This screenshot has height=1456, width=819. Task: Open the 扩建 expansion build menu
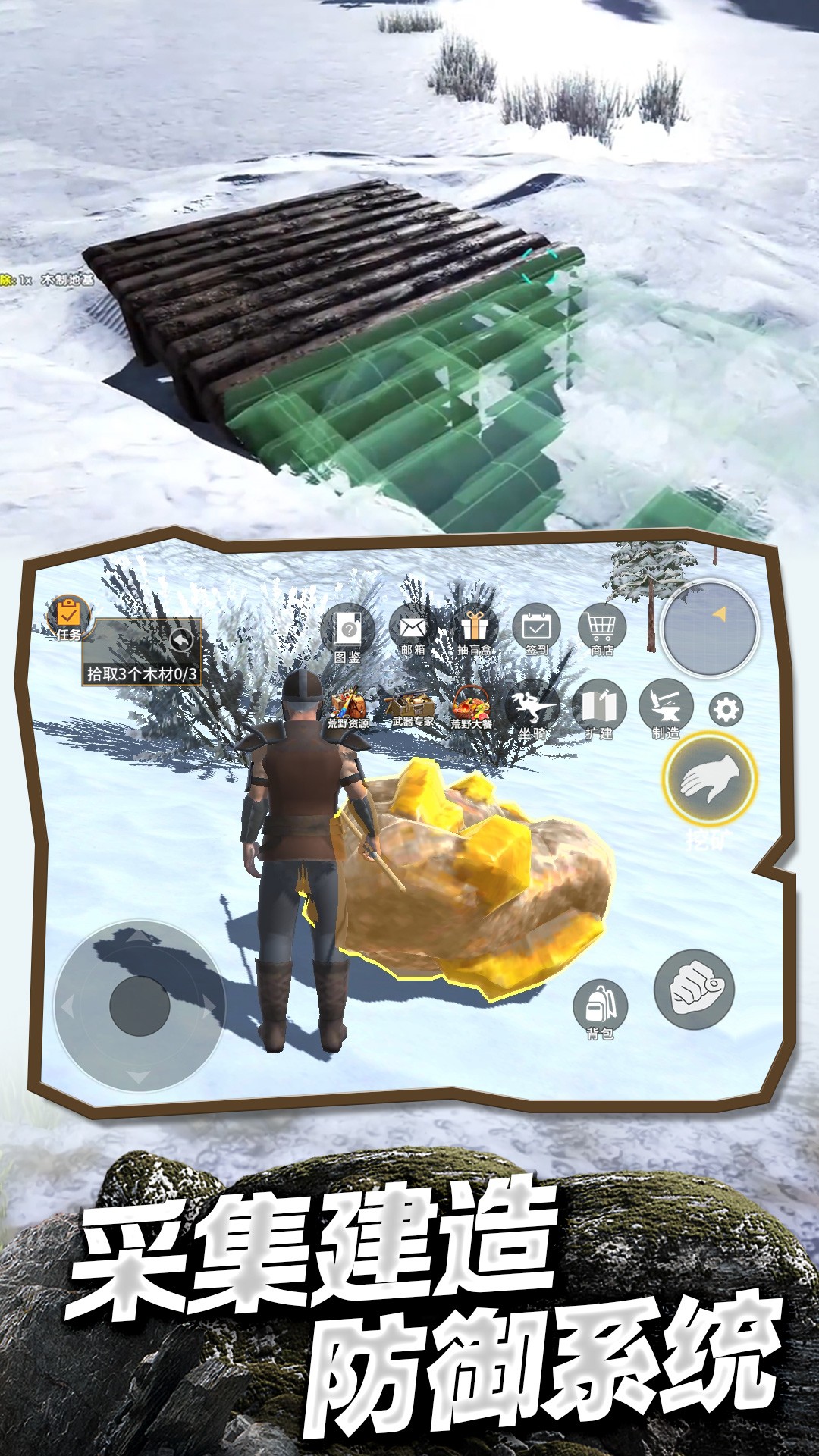pos(599,708)
